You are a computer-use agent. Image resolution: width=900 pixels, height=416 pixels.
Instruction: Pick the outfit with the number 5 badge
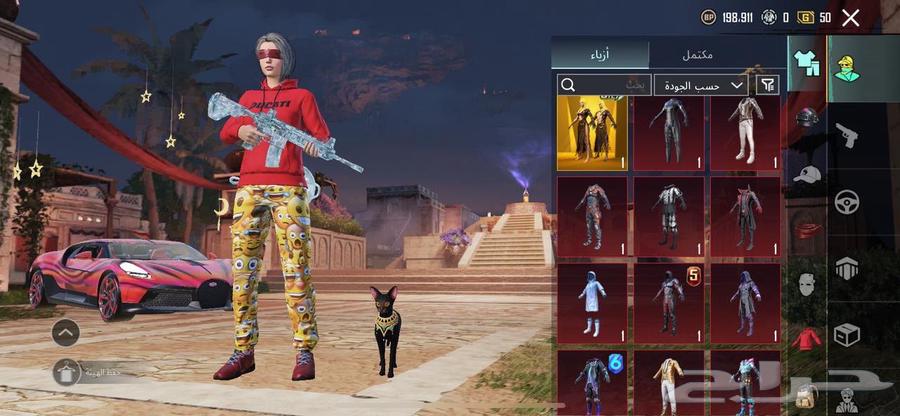click(669, 298)
